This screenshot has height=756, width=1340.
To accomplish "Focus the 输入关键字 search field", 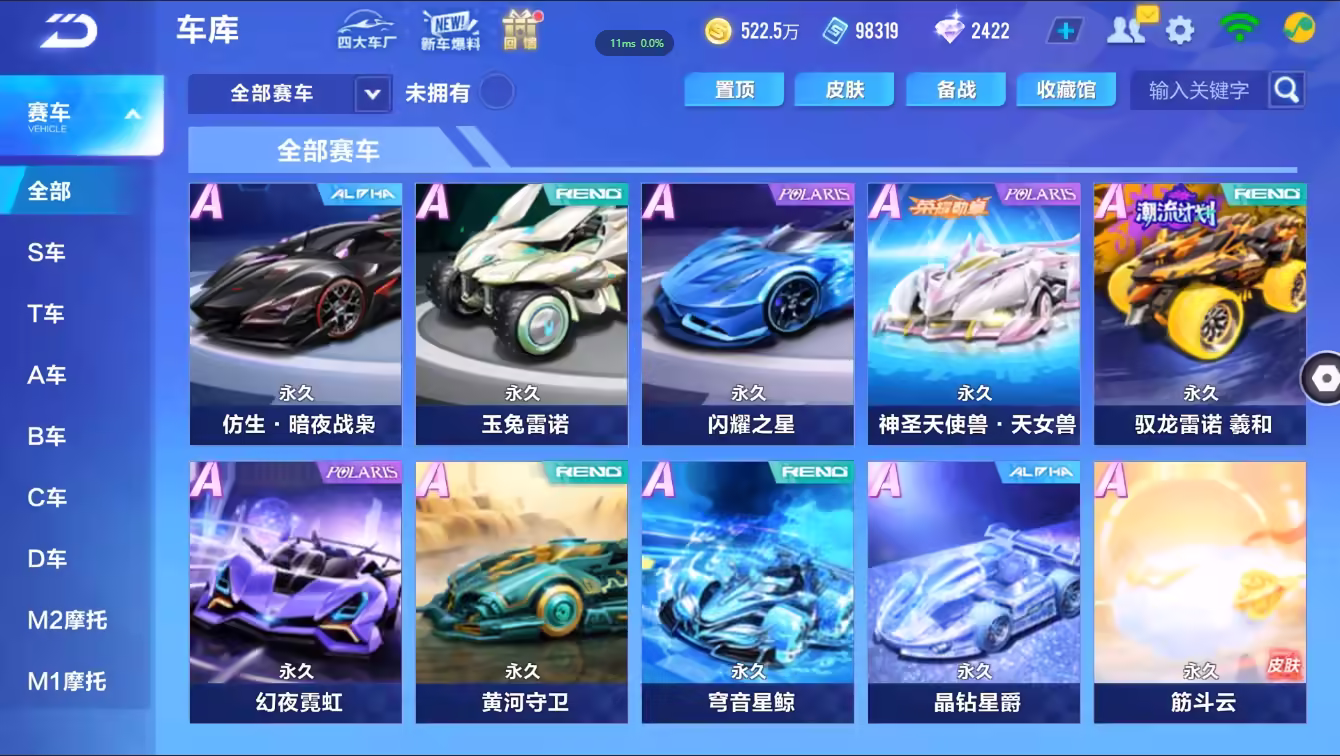I will (1199, 91).
